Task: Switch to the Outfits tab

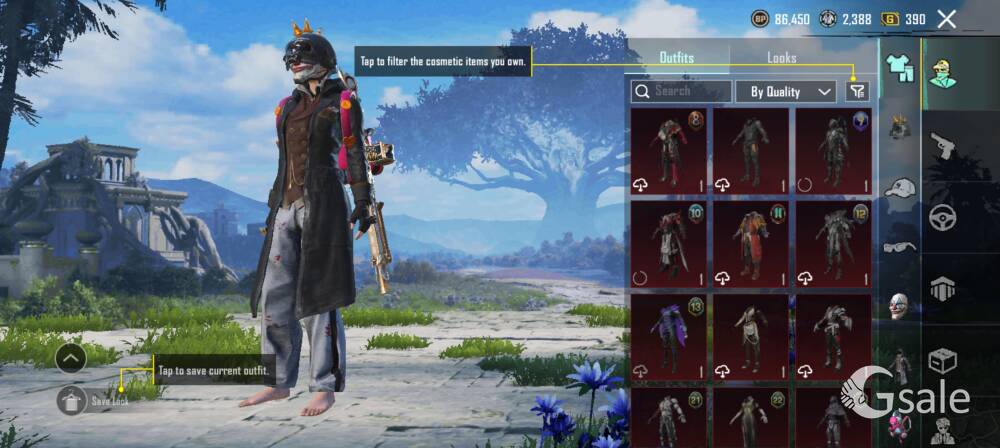Action: click(677, 58)
